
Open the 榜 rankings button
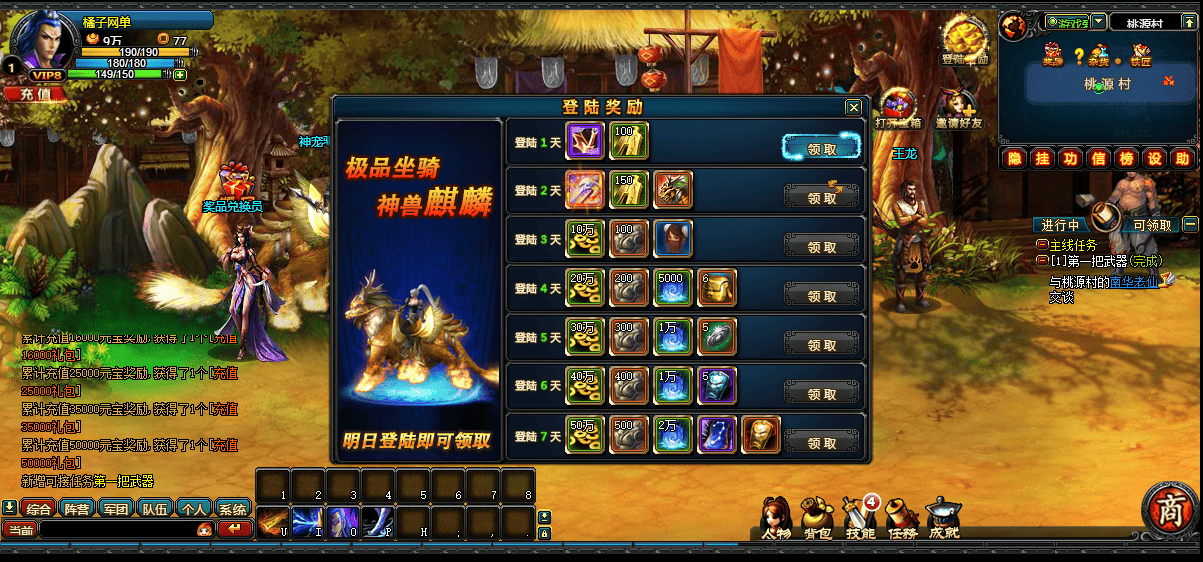[1127, 159]
